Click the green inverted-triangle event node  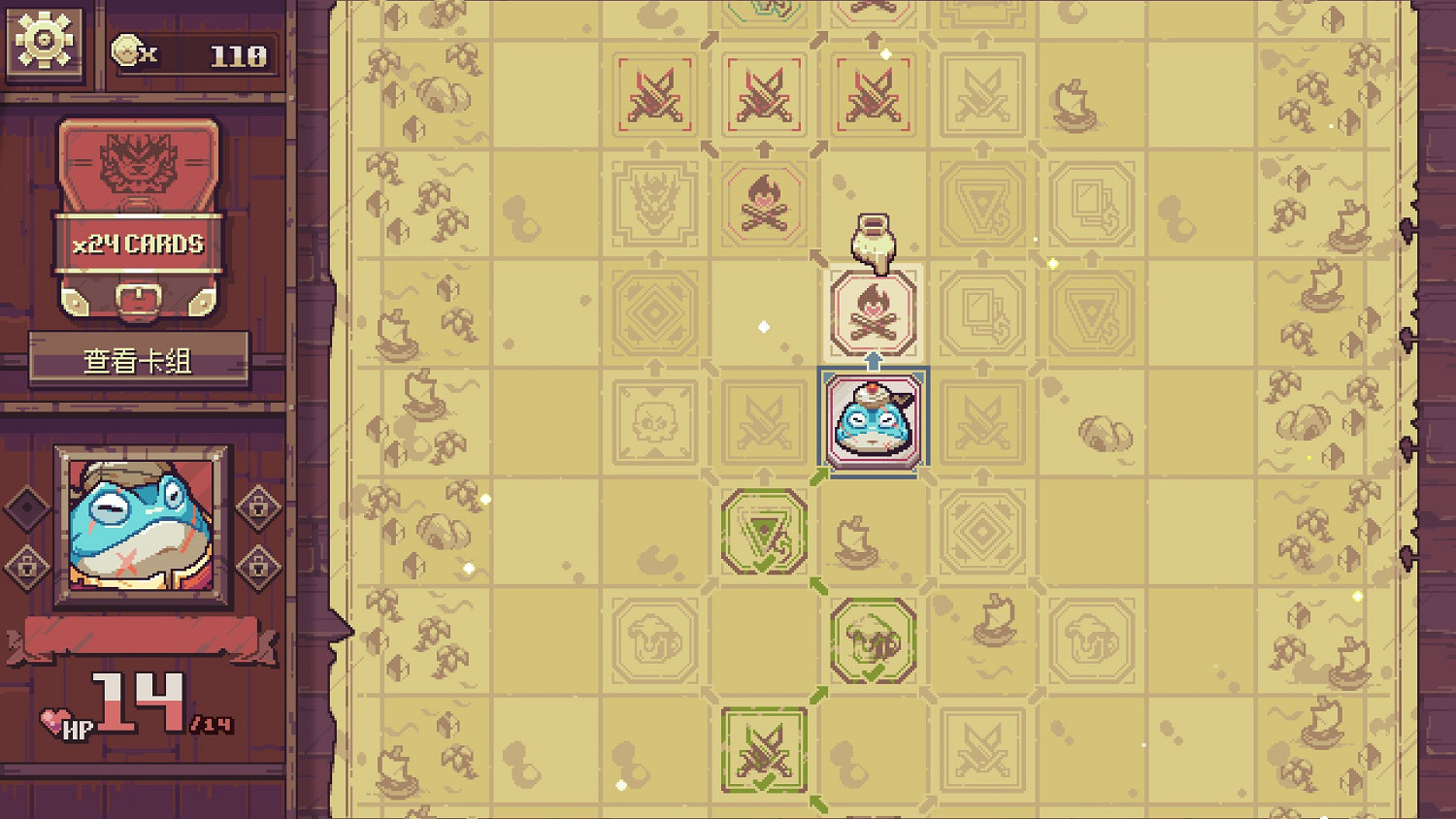click(764, 534)
